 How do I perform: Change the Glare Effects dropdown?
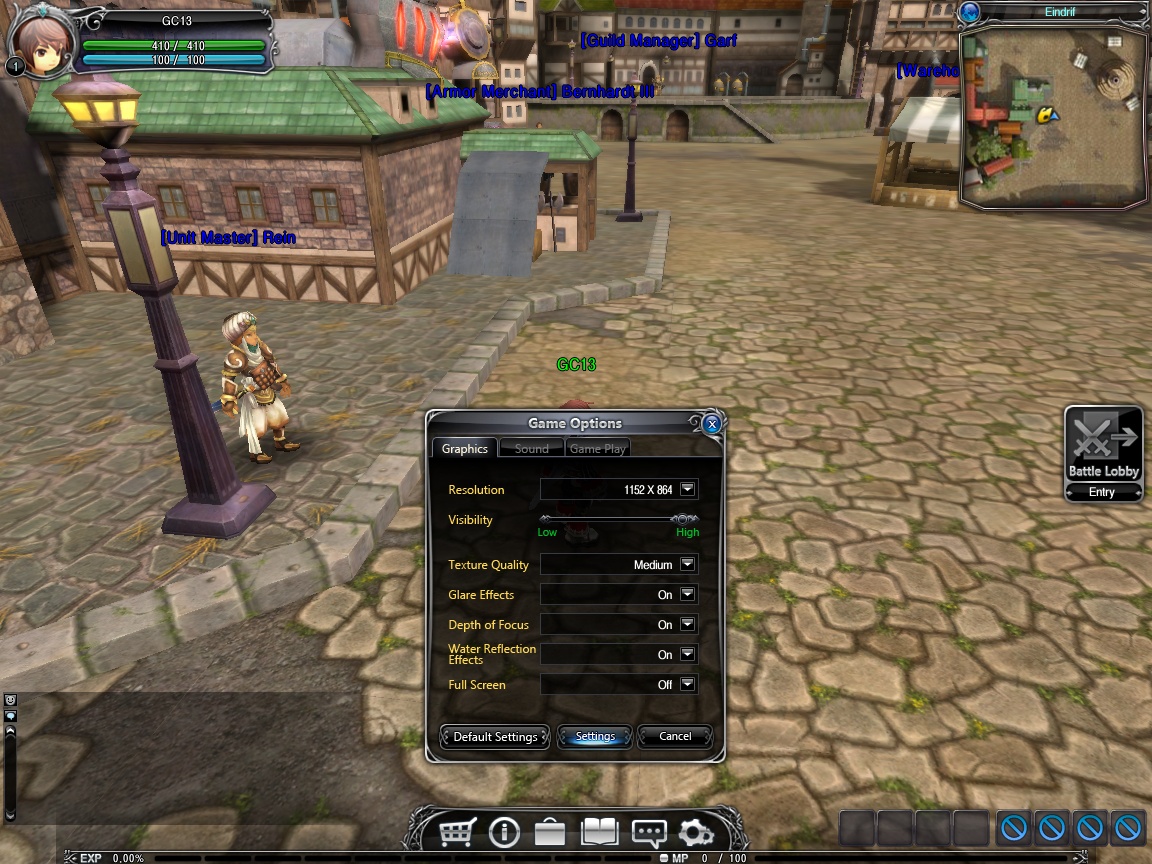point(687,594)
